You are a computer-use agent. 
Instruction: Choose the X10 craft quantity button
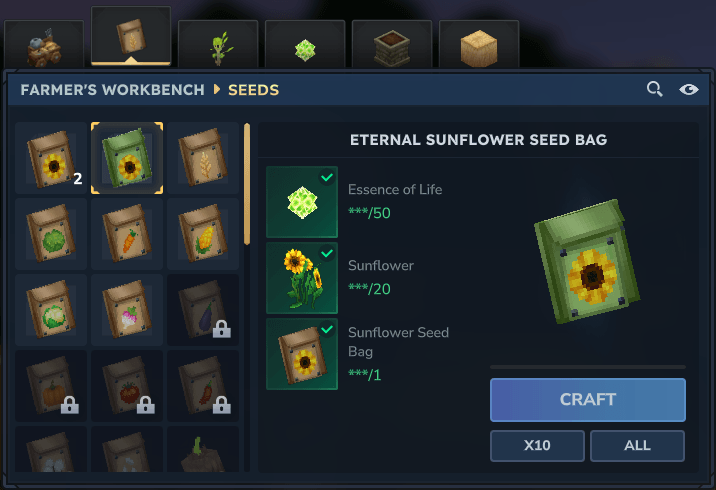tap(538, 446)
